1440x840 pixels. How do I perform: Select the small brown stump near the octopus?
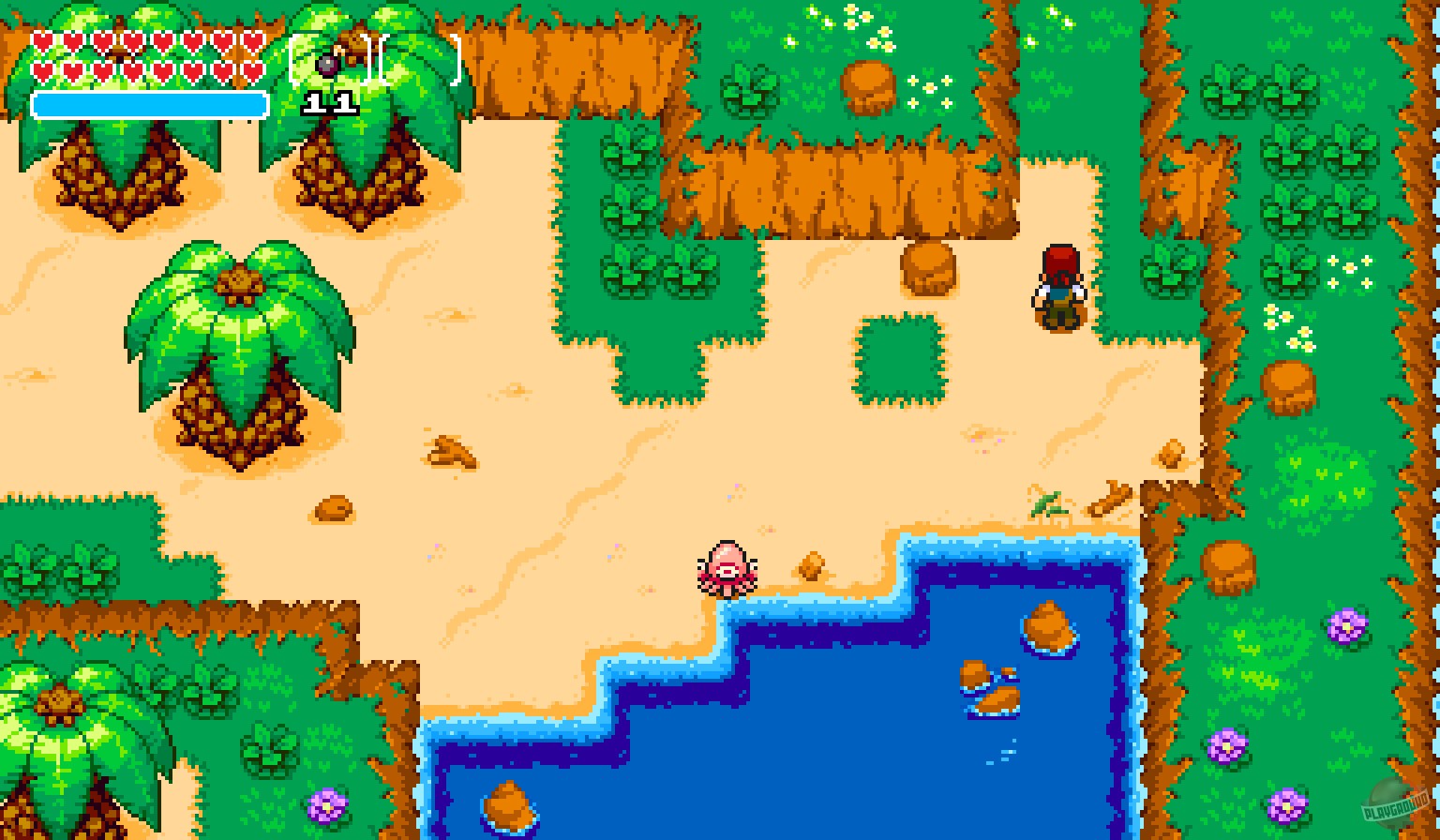pyautogui.click(x=811, y=565)
